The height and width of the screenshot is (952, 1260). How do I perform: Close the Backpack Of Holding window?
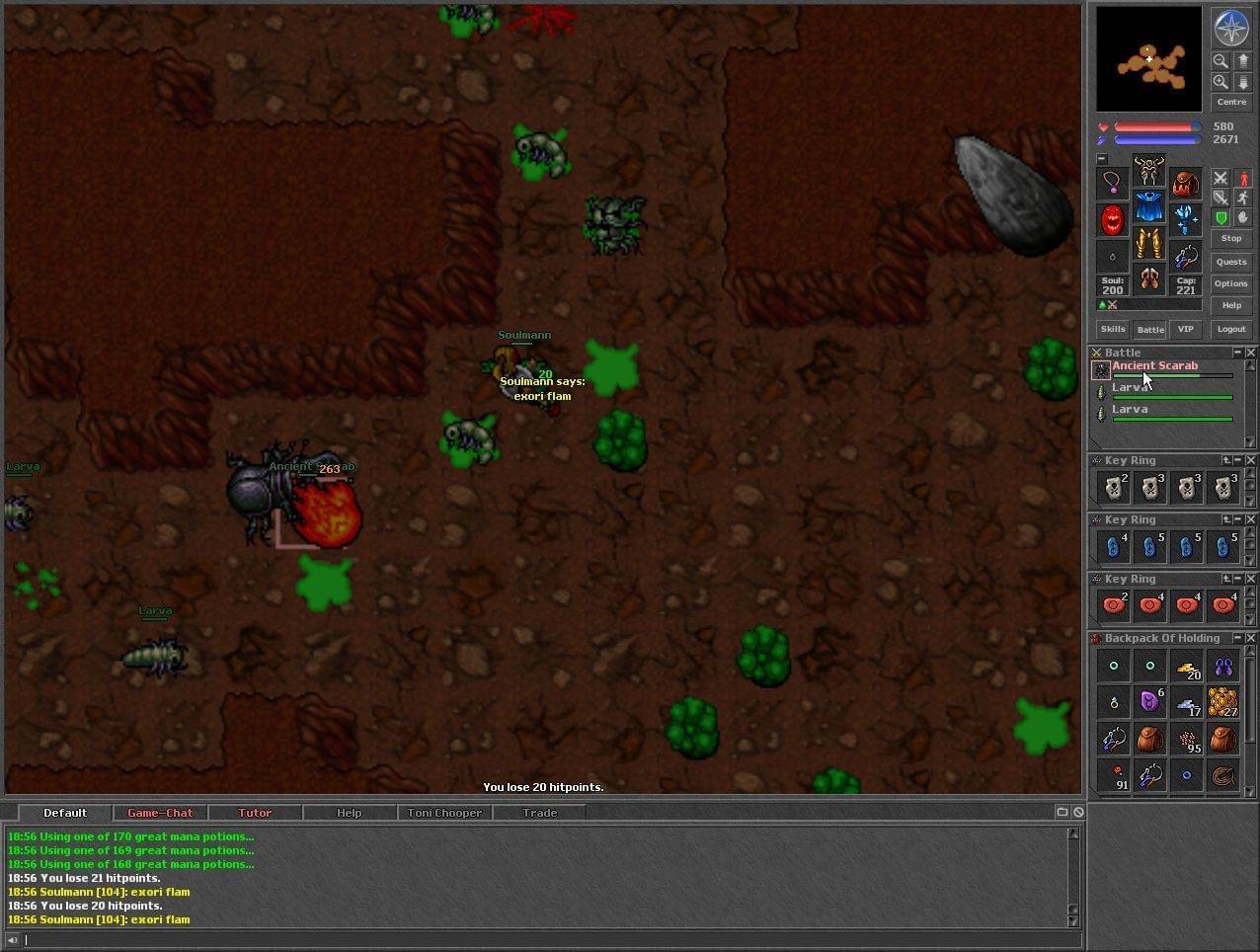tap(1251, 638)
